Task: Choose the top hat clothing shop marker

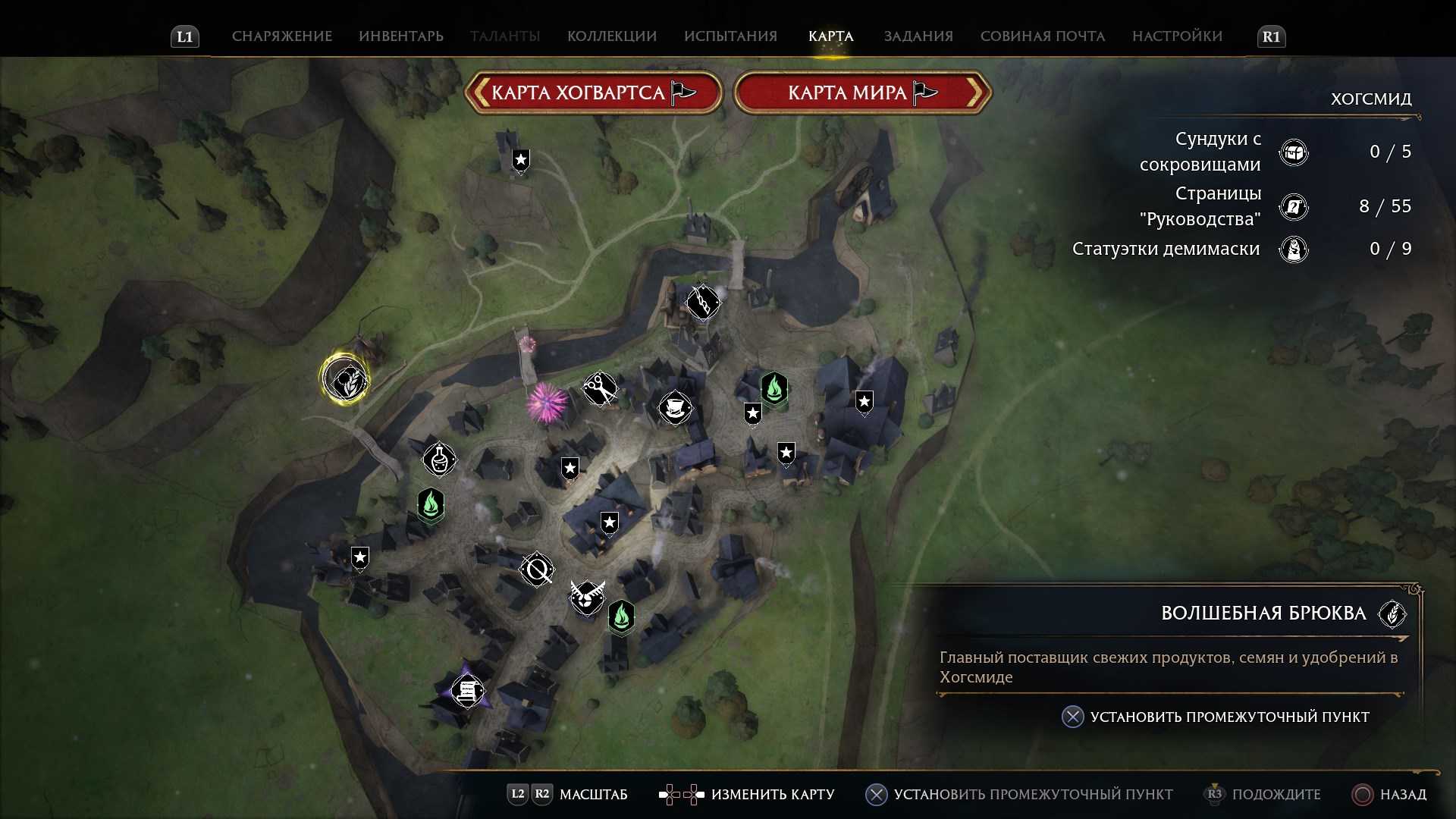Action: [x=674, y=408]
